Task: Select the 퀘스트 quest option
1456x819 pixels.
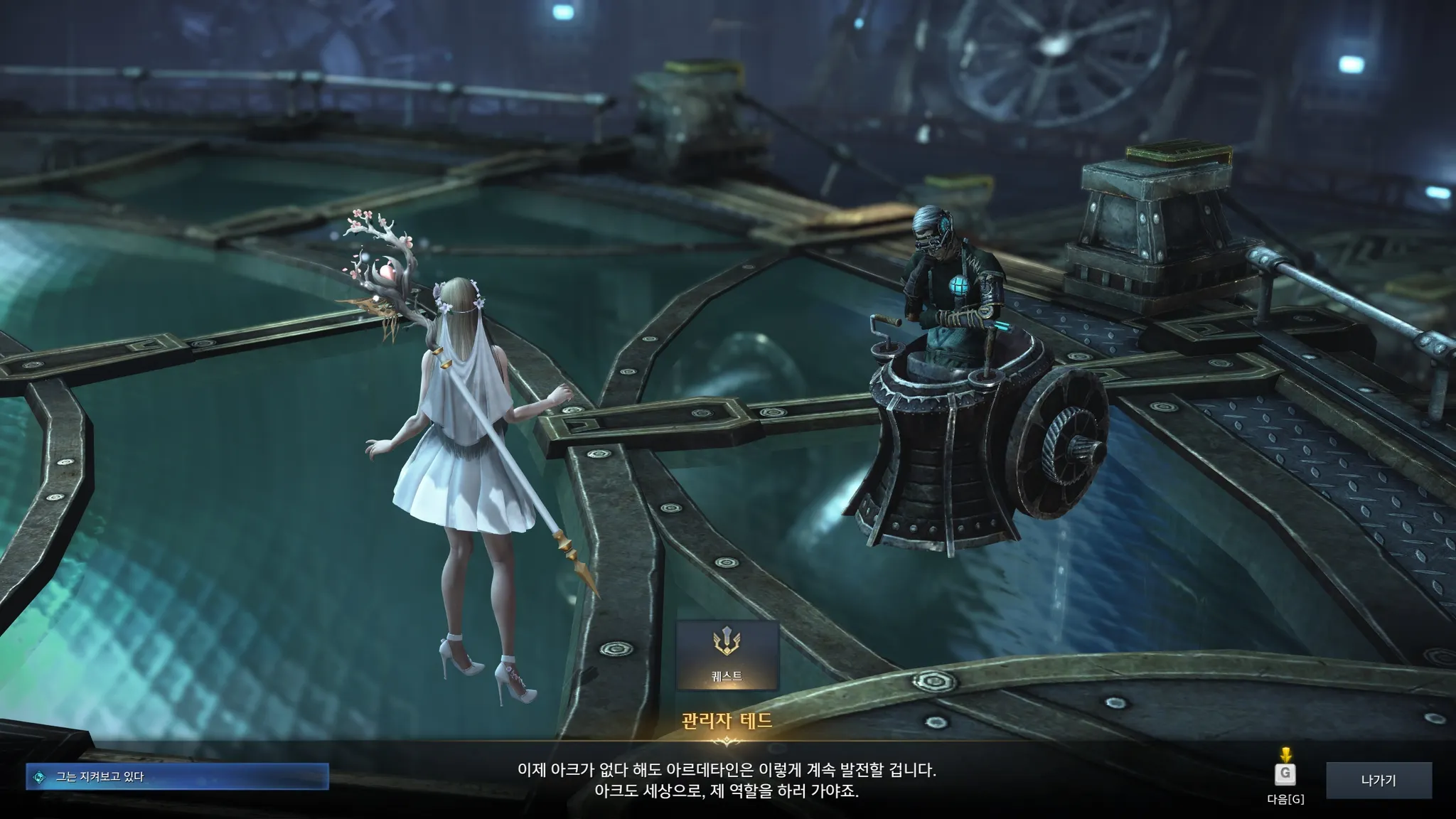Action: 727,655
